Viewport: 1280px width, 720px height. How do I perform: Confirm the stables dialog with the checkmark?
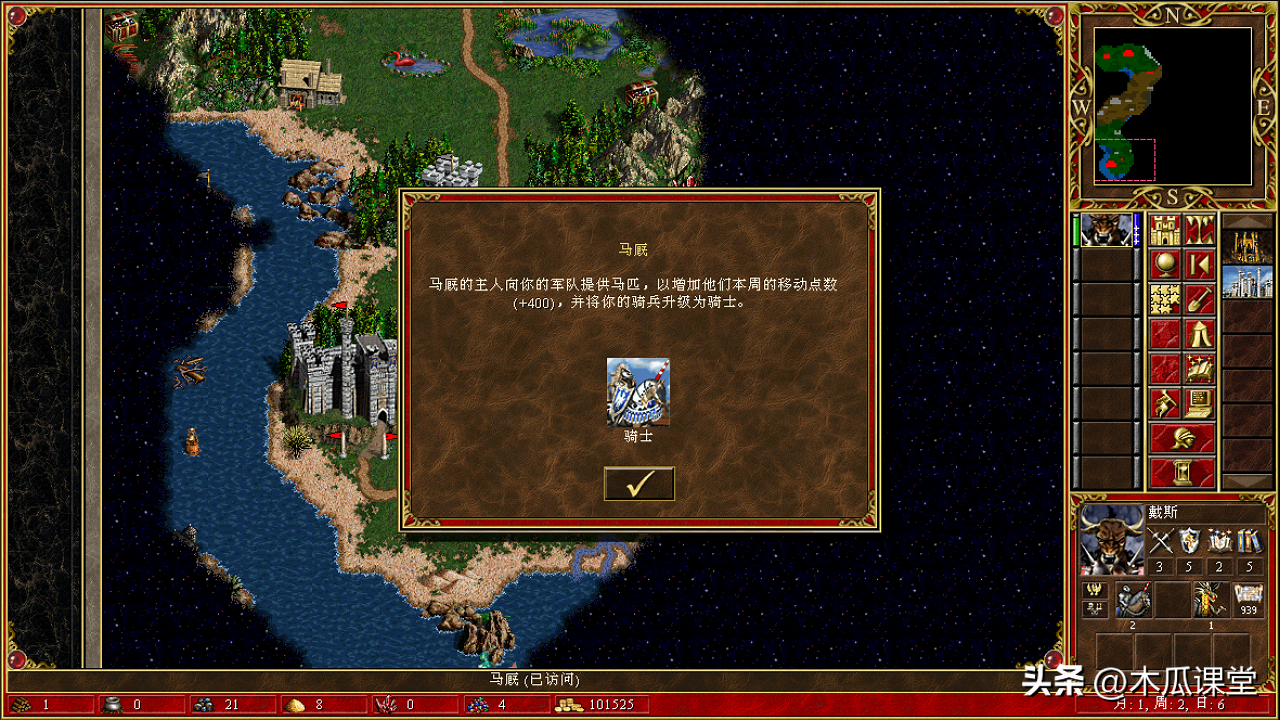(639, 484)
